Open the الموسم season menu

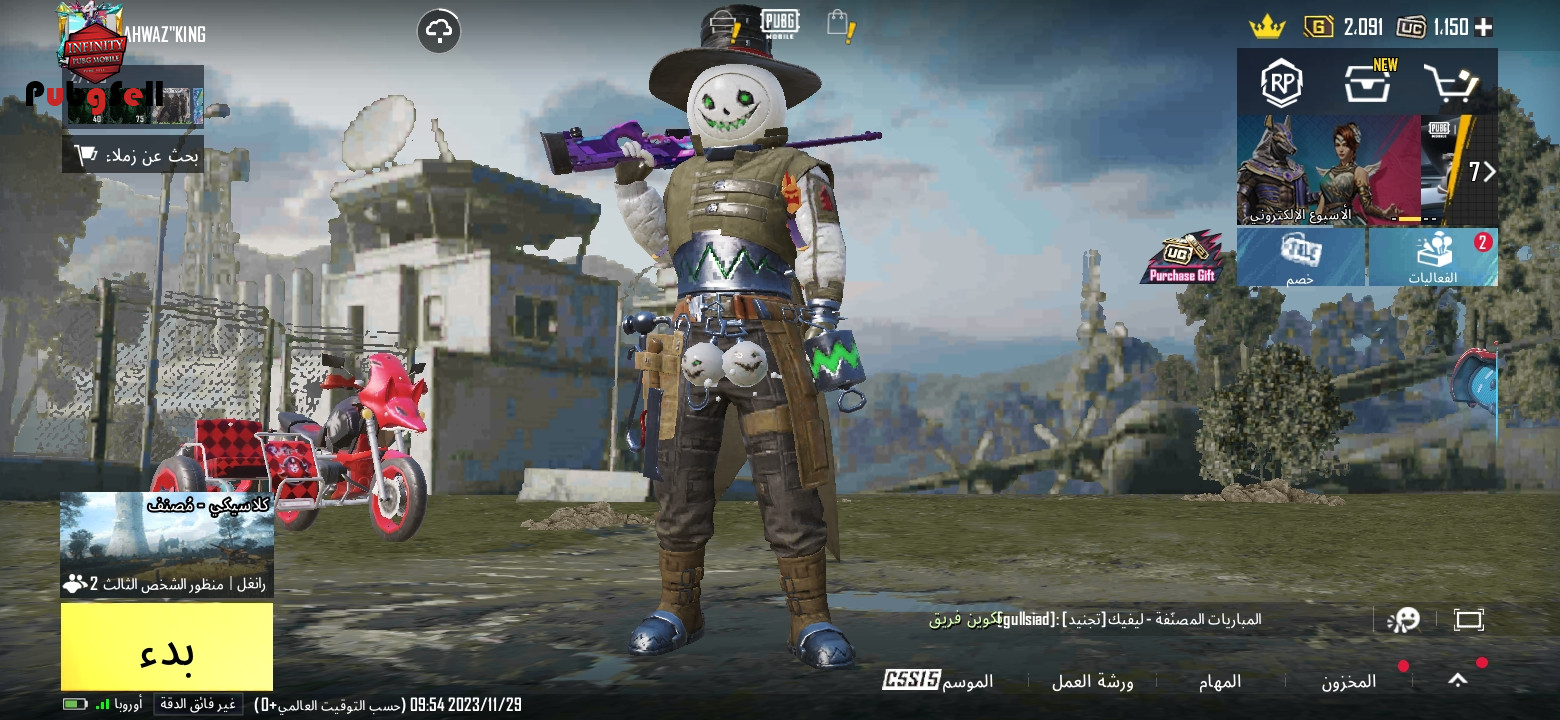(x=938, y=681)
